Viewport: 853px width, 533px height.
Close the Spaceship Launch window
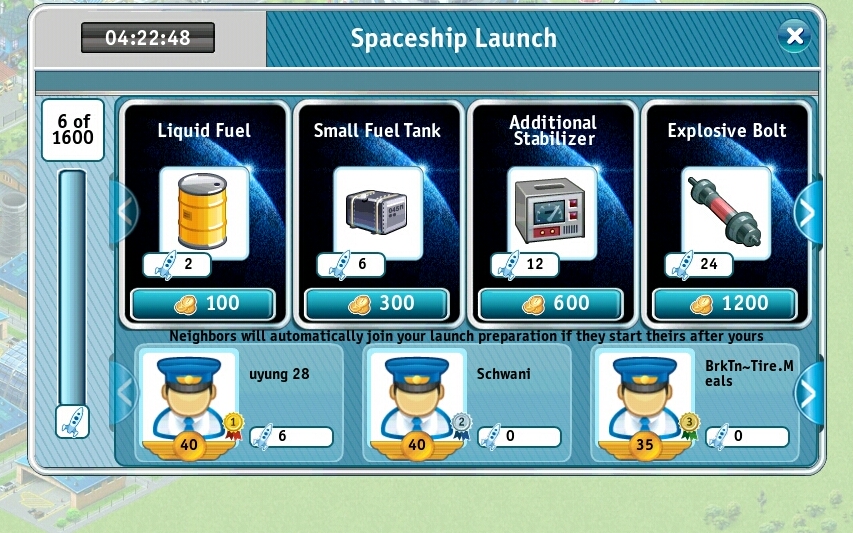click(x=795, y=38)
